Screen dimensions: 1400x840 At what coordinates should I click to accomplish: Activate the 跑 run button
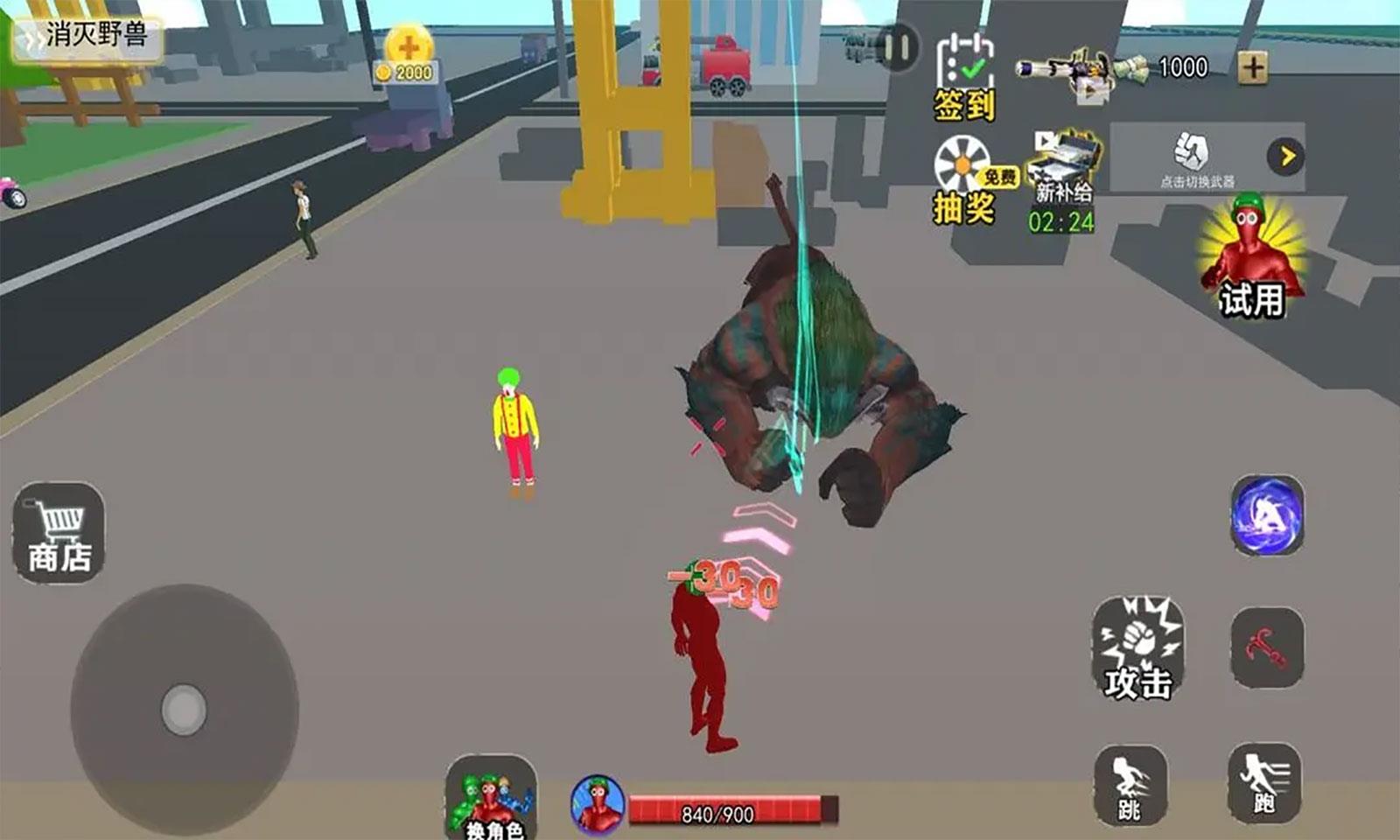pos(1263,782)
